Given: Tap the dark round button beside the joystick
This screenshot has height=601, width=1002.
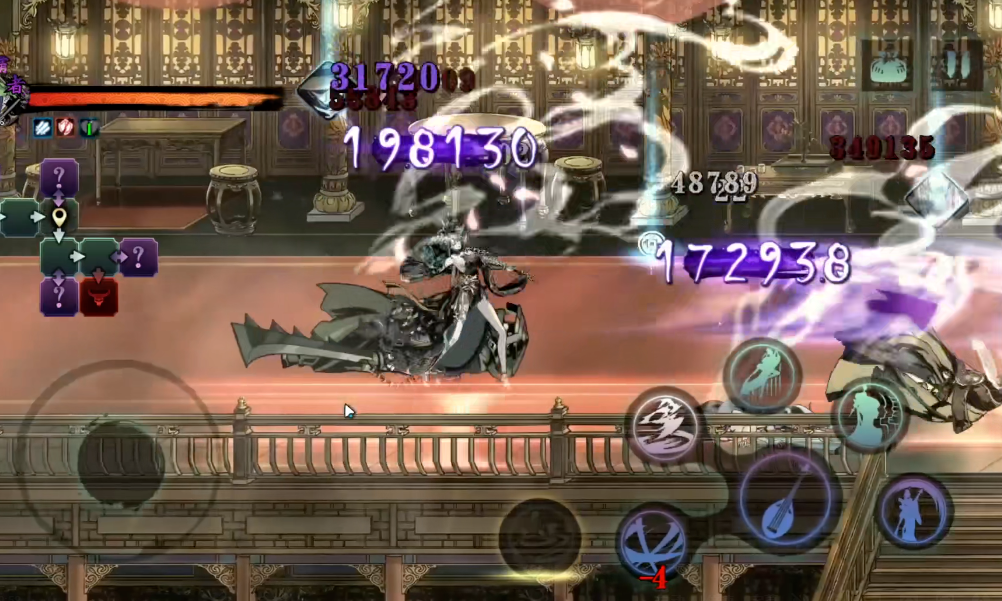Looking at the screenshot, I should (x=540, y=536).
